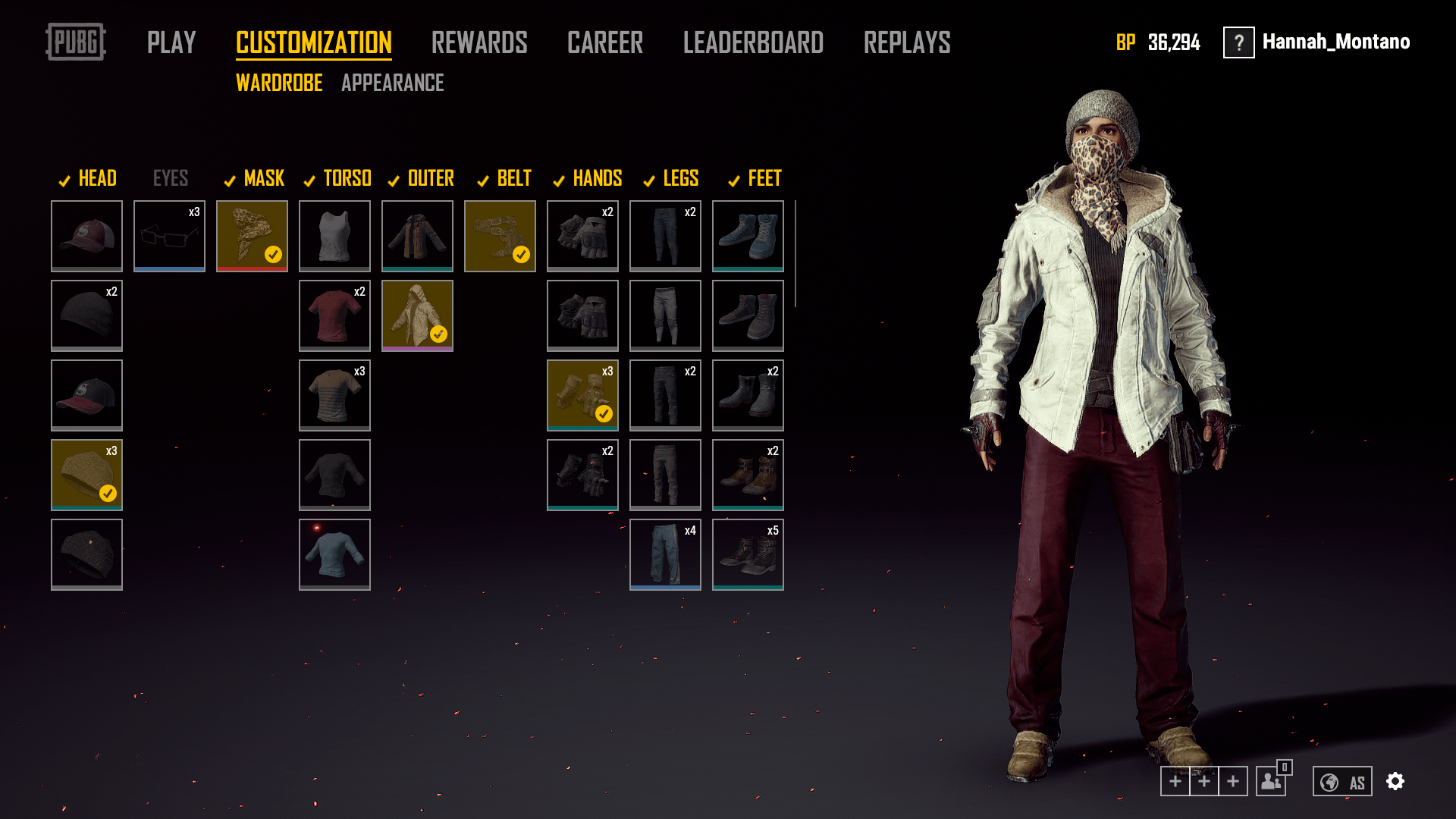Click the middle plus preset slot
1456x819 pixels.
[x=1205, y=780]
